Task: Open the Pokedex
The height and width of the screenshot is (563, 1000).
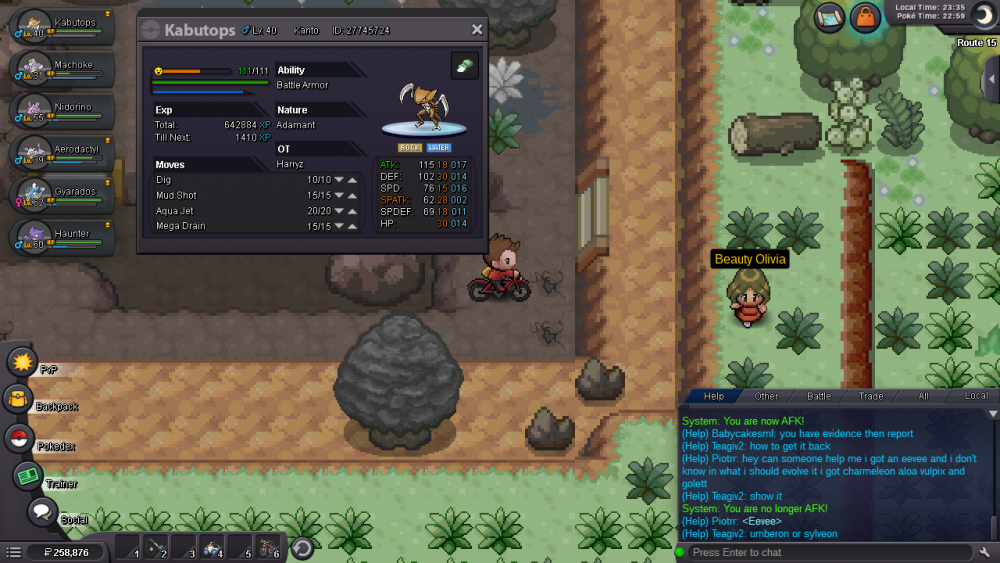Action: [x=19, y=438]
